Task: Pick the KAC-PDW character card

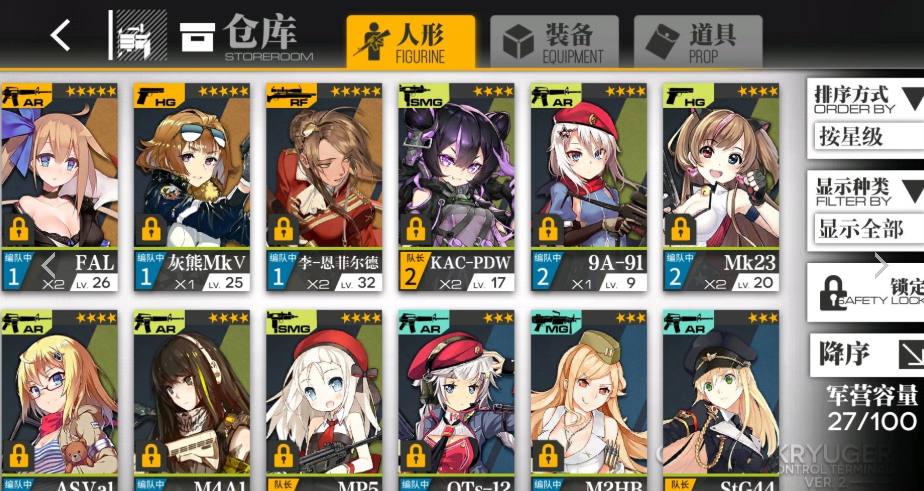Action: 456,187
